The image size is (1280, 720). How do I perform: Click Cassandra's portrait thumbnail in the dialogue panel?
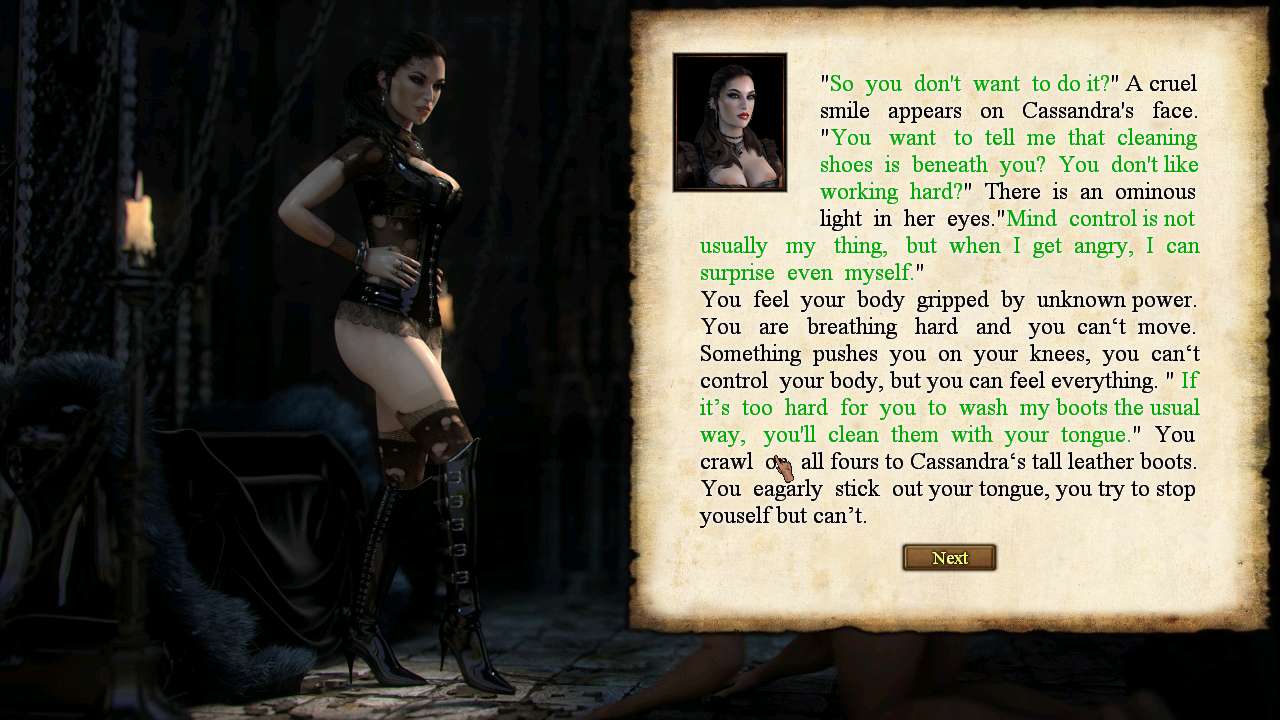click(730, 122)
